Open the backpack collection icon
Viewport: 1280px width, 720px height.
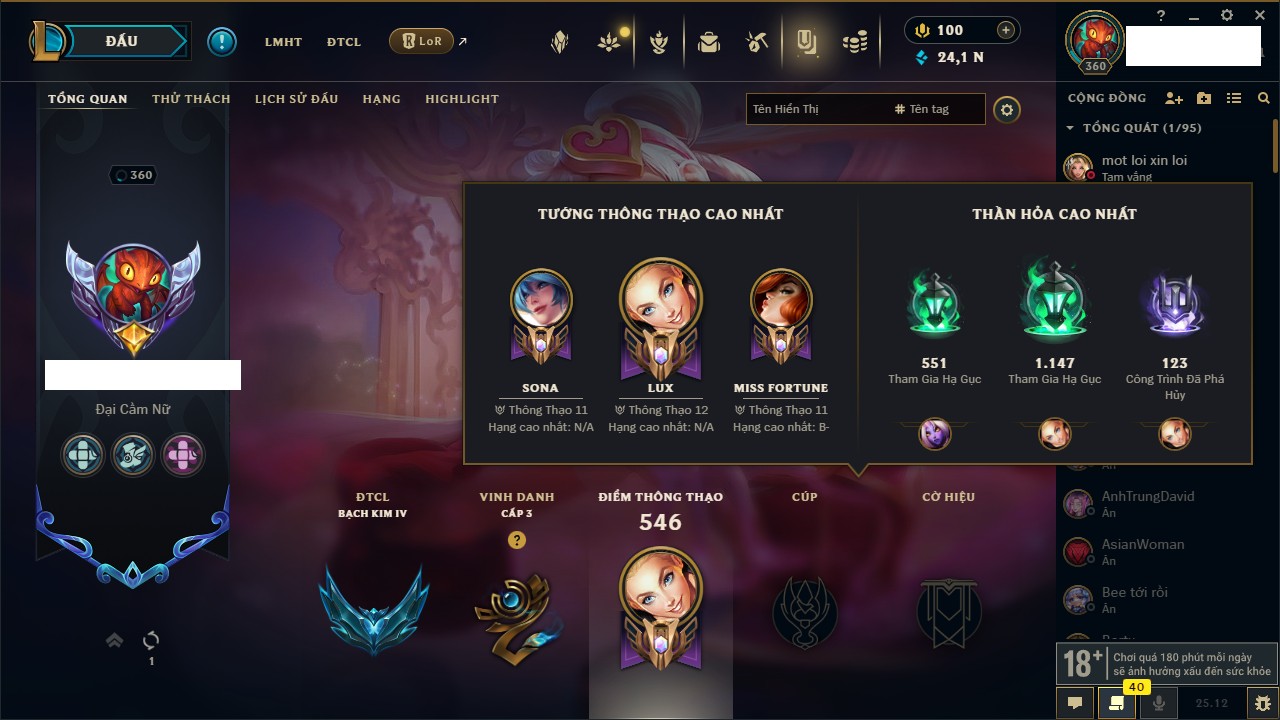pos(709,42)
